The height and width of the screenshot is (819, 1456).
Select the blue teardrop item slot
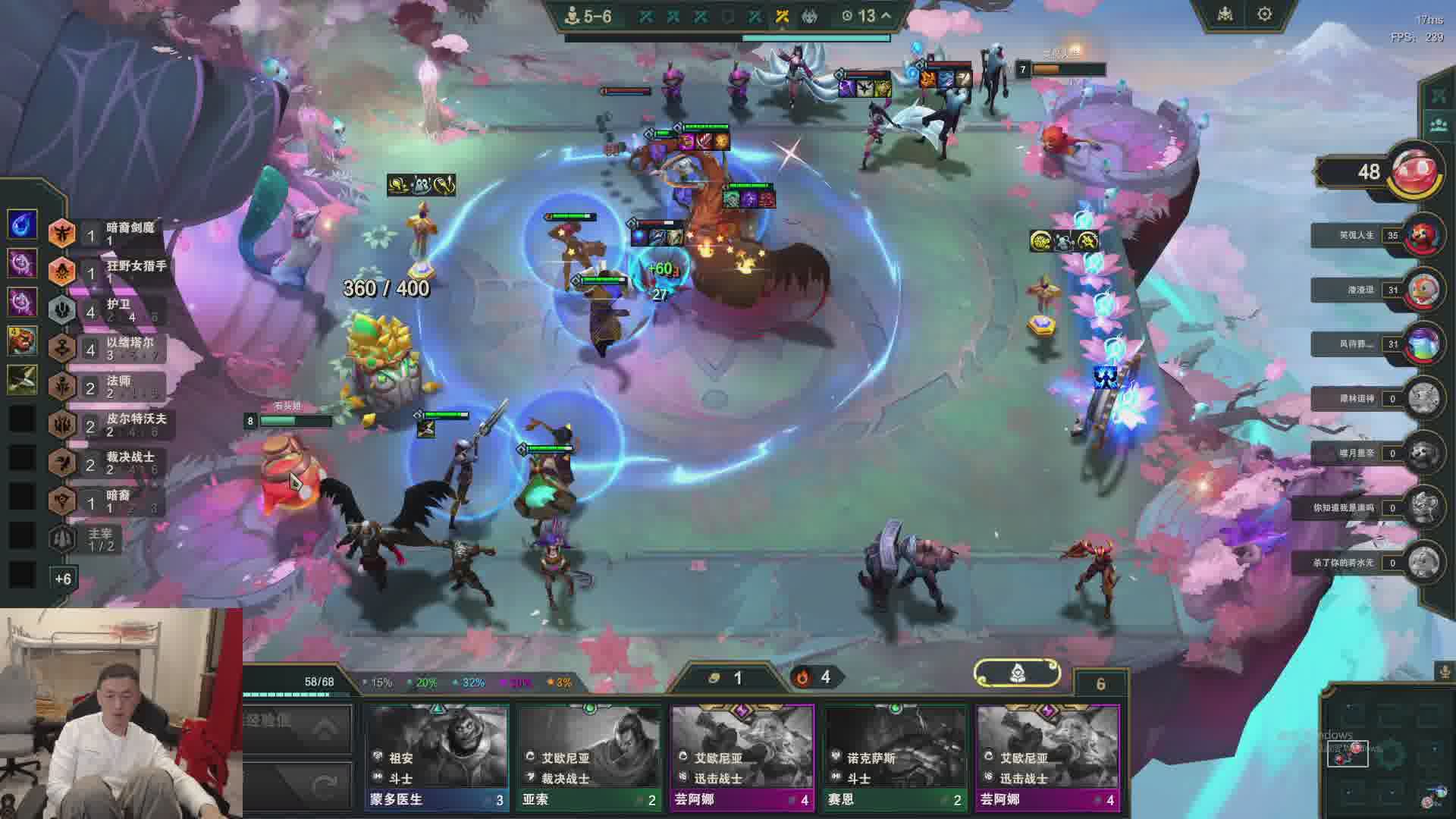[22, 224]
